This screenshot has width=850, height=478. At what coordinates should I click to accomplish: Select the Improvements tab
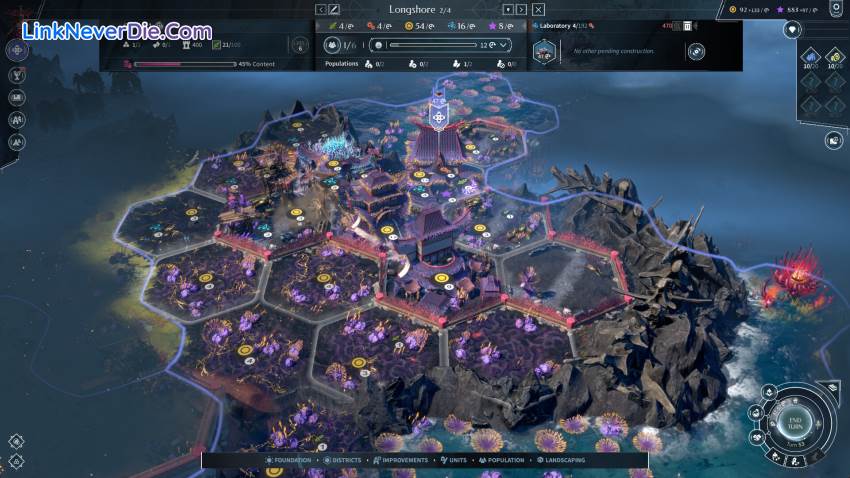(x=402, y=460)
